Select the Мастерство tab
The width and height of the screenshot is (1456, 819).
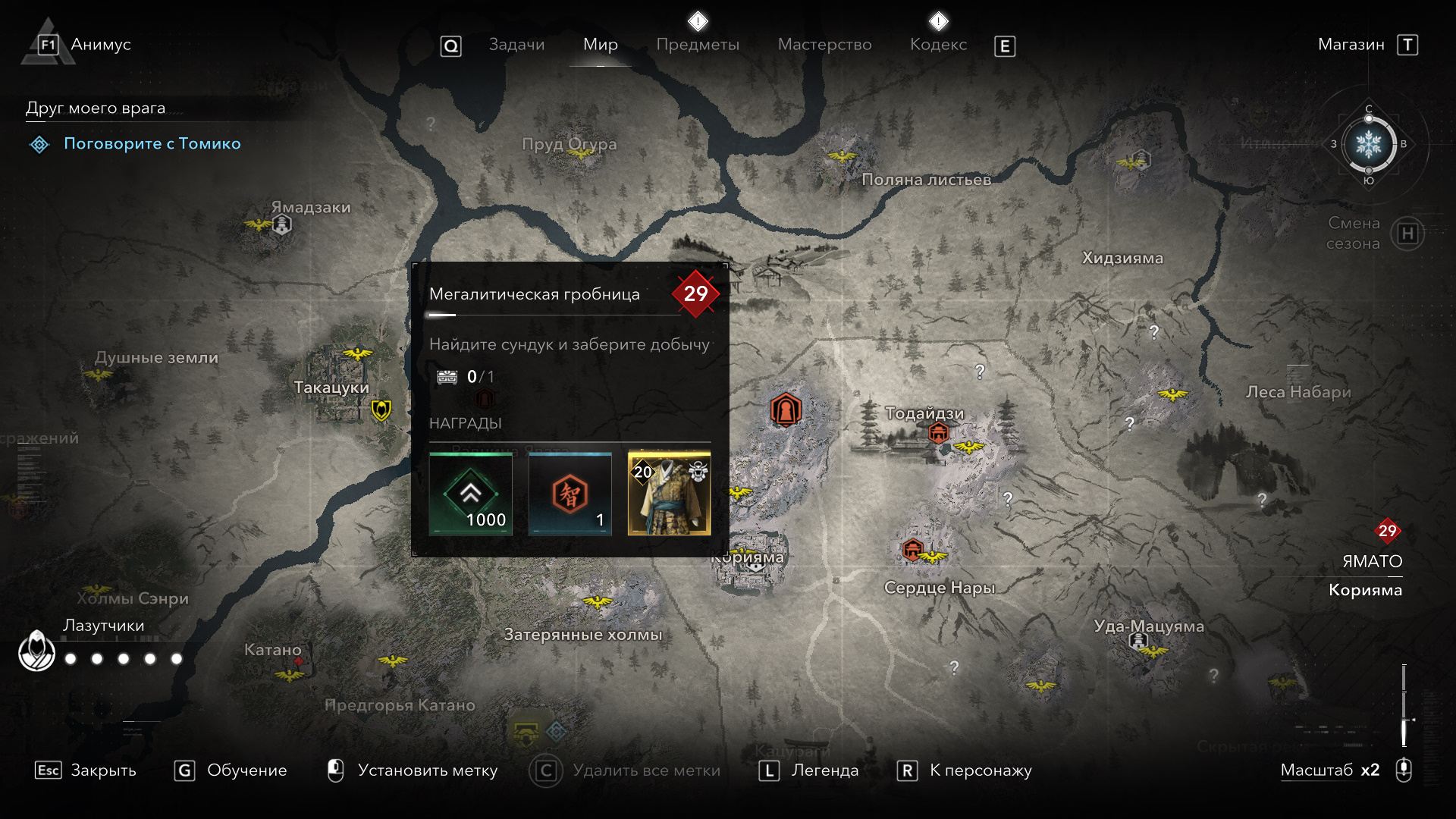824,45
